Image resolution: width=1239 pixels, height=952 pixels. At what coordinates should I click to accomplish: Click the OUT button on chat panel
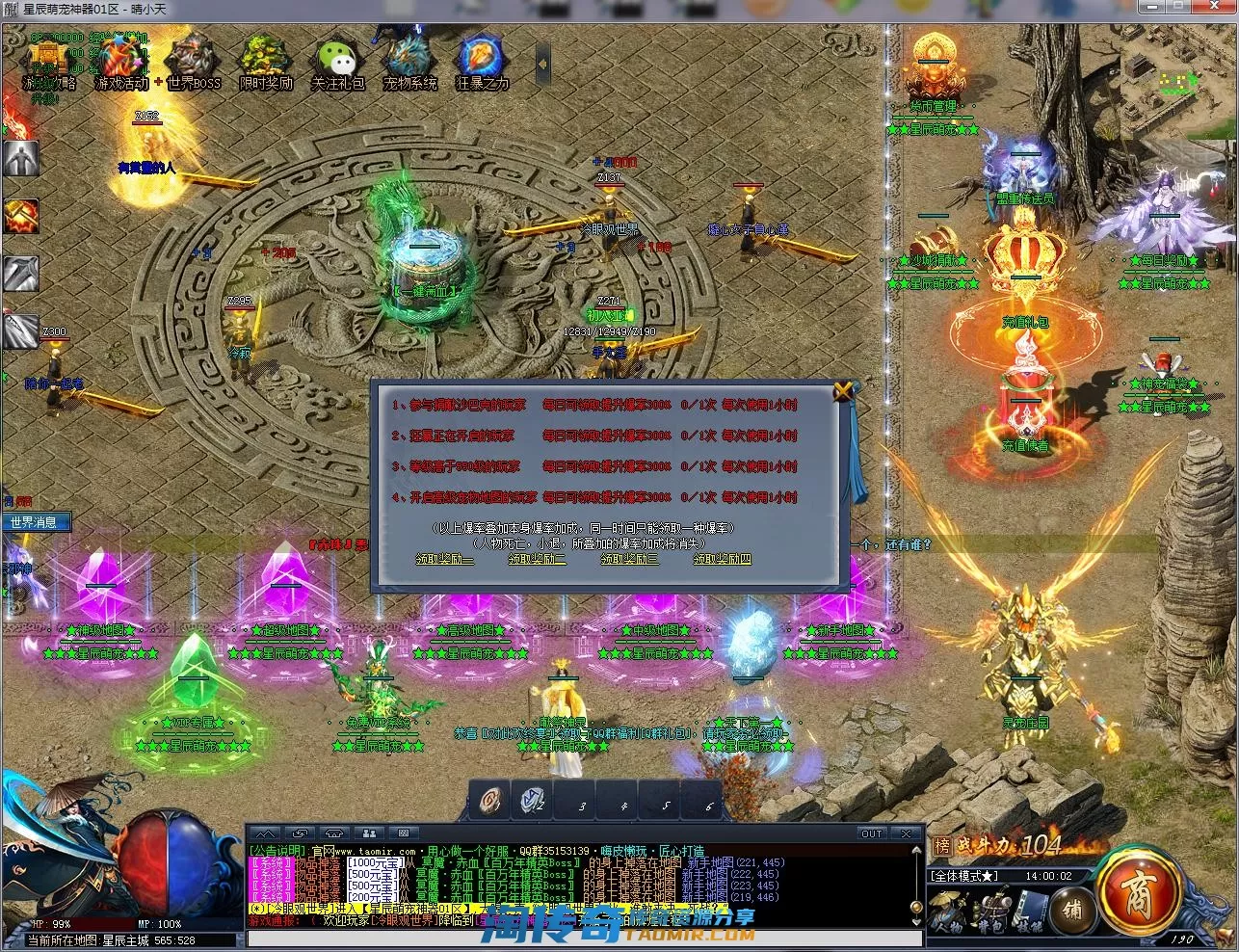(x=871, y=833)
